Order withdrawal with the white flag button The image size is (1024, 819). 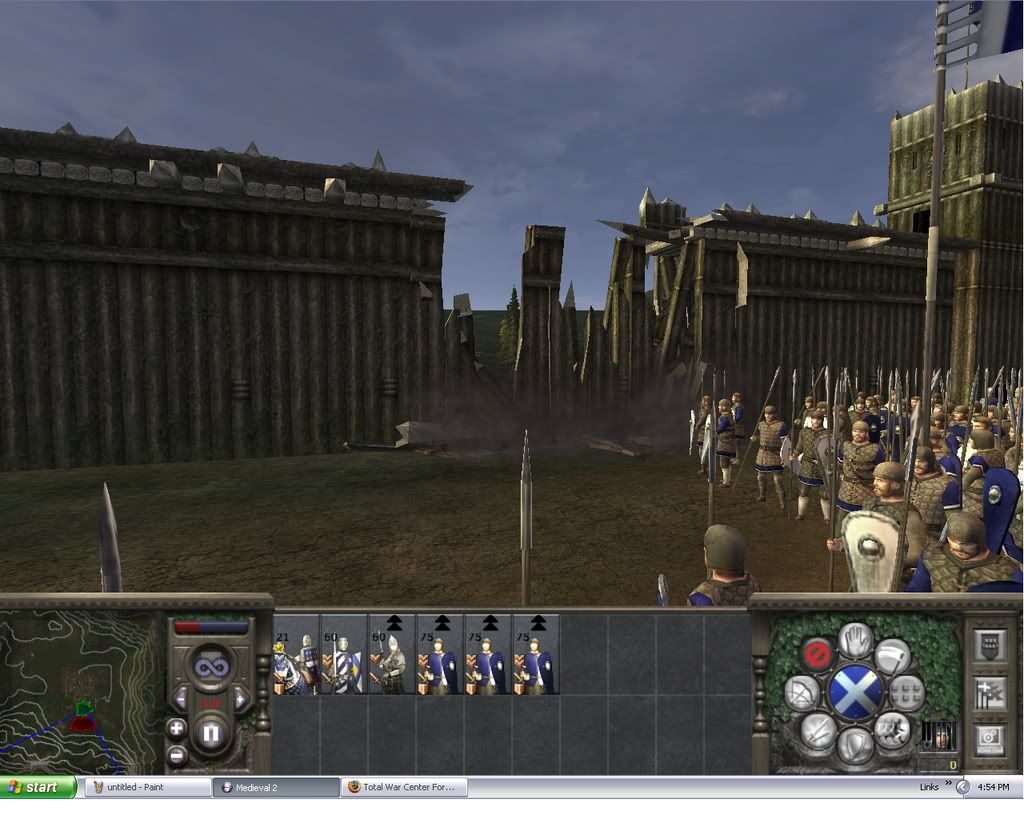[892, 655]
